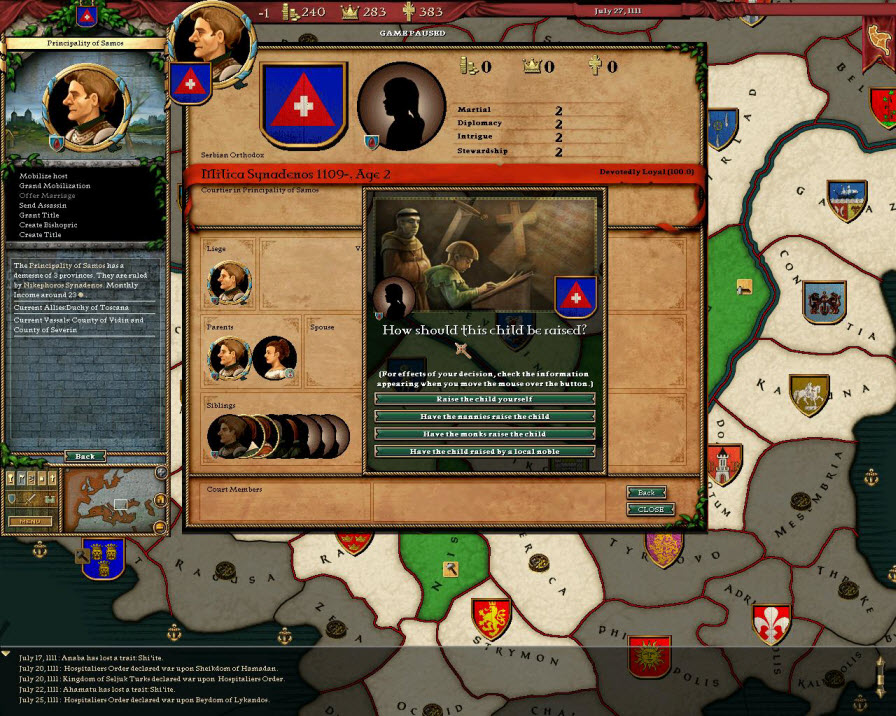
Task: Choose "Raise the child yourself"
Action: [485, 399]
